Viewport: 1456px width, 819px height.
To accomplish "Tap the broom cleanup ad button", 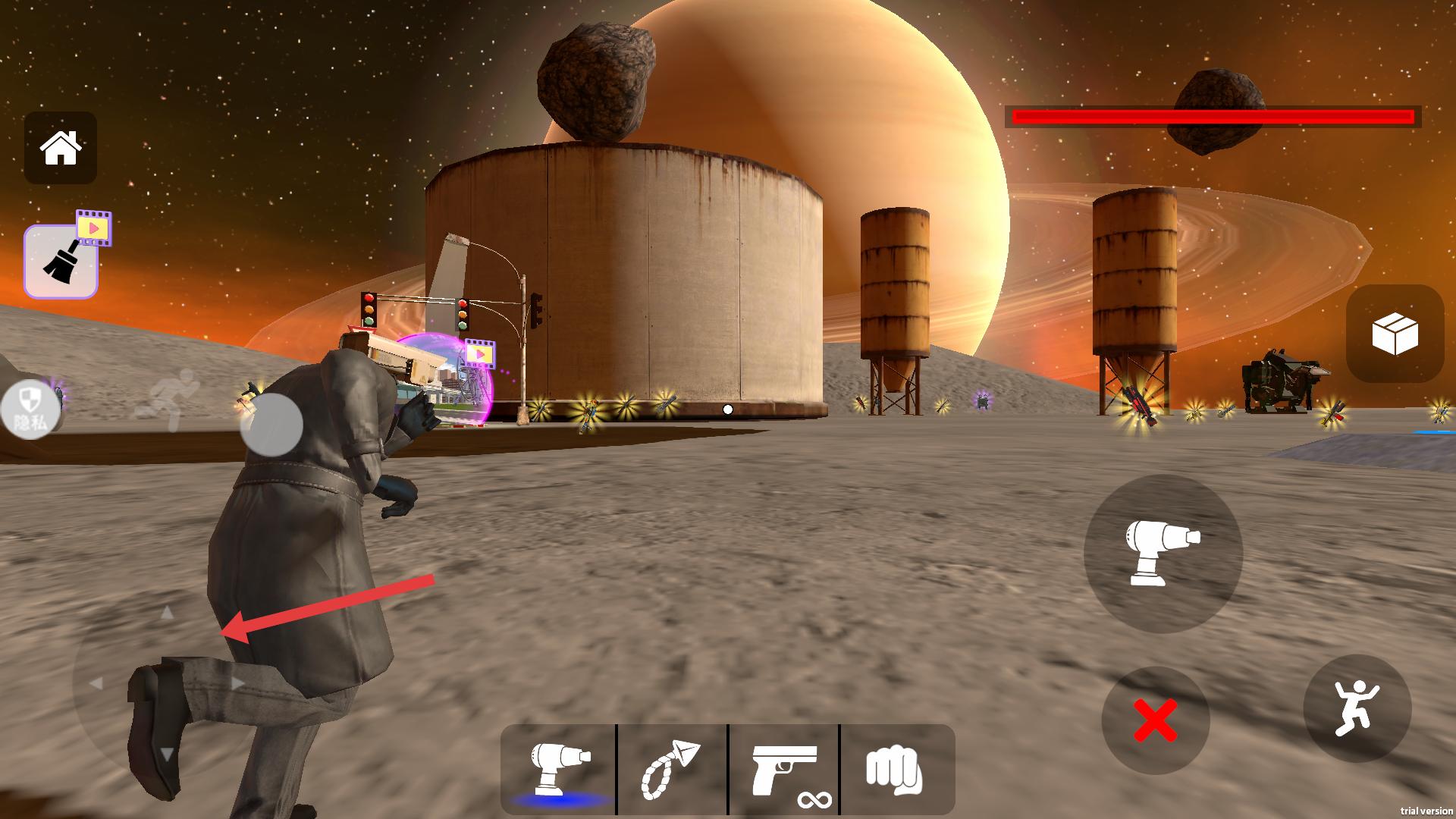I will (x=61, y=261).
